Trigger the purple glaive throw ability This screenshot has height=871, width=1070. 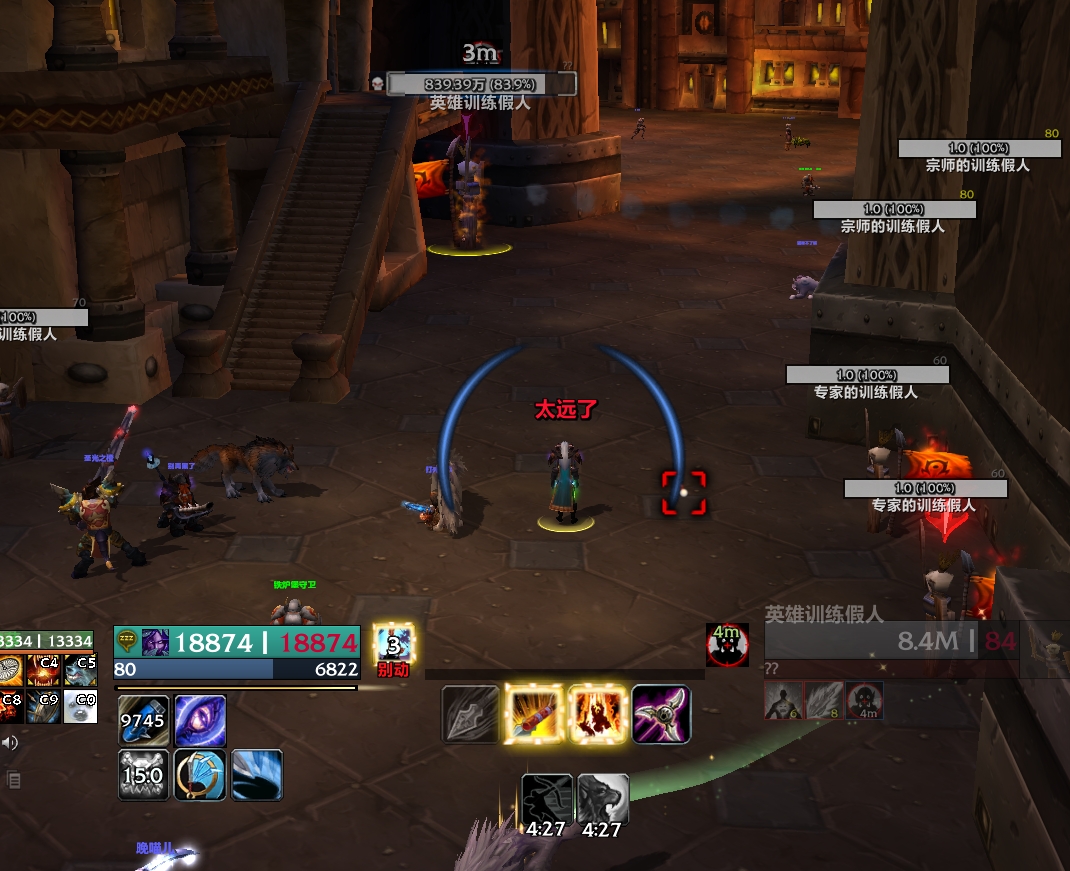tap(661, 714)
